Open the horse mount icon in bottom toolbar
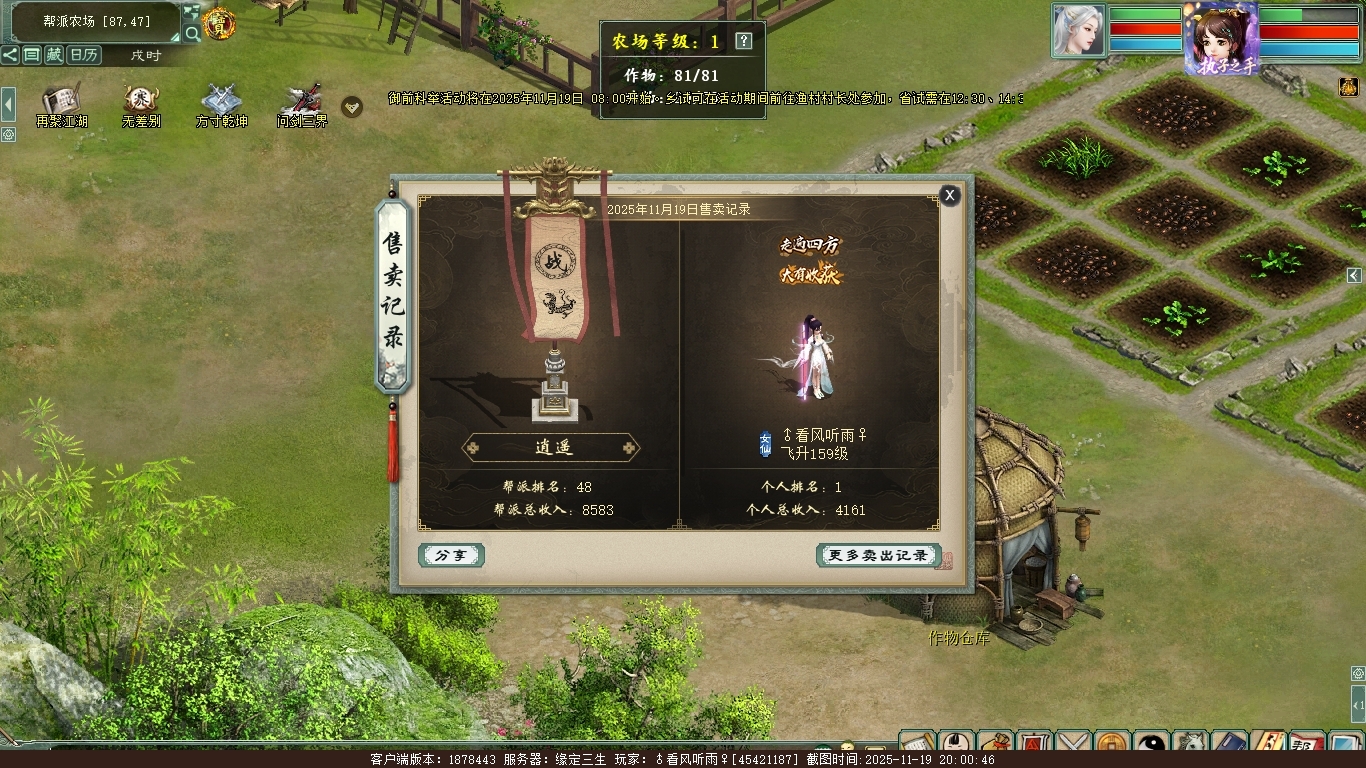The width and height of the screenshot is (1366, 768). click(1191, 745)
